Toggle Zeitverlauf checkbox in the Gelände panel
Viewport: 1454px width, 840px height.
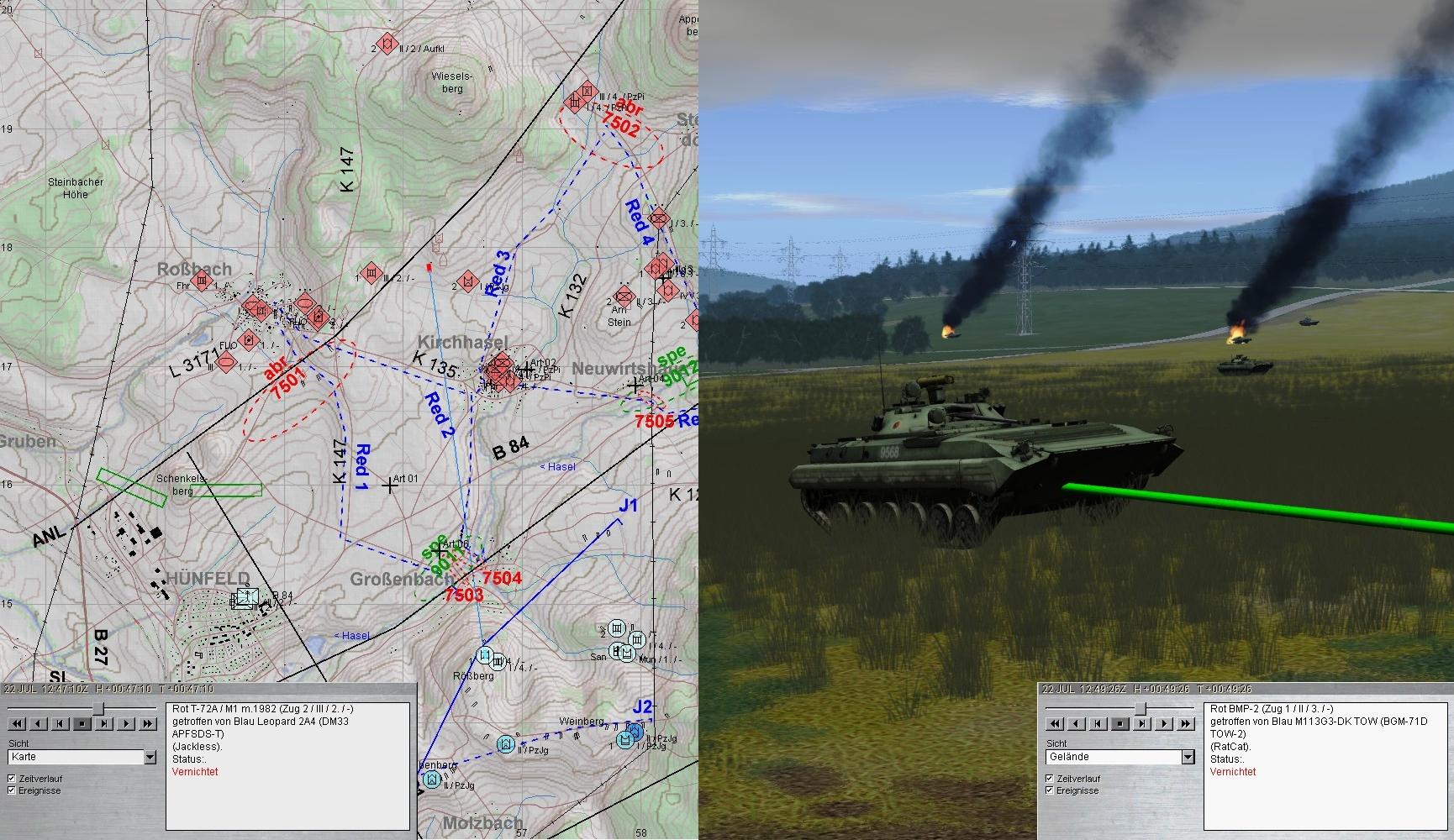click(x=1050, y=779)
